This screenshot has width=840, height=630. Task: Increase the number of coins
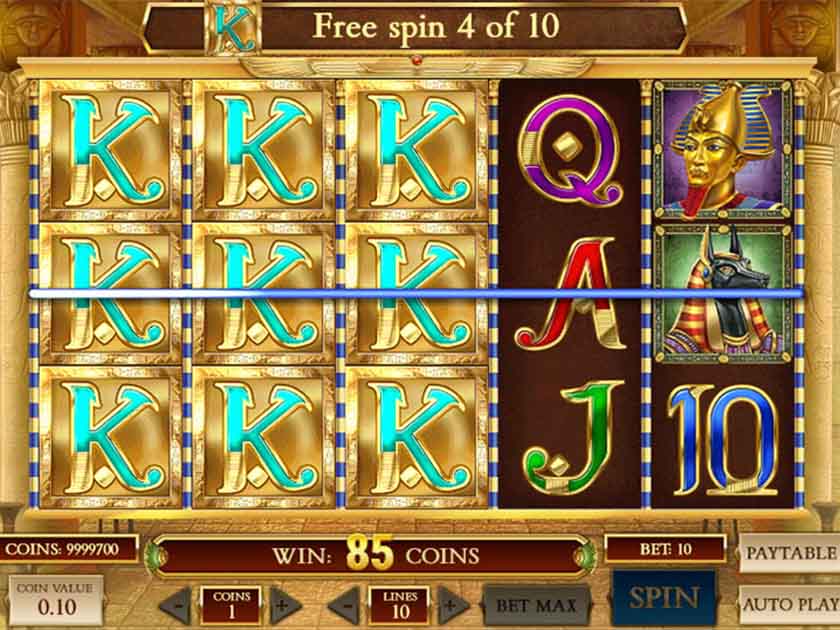click(x=285, y=605)
